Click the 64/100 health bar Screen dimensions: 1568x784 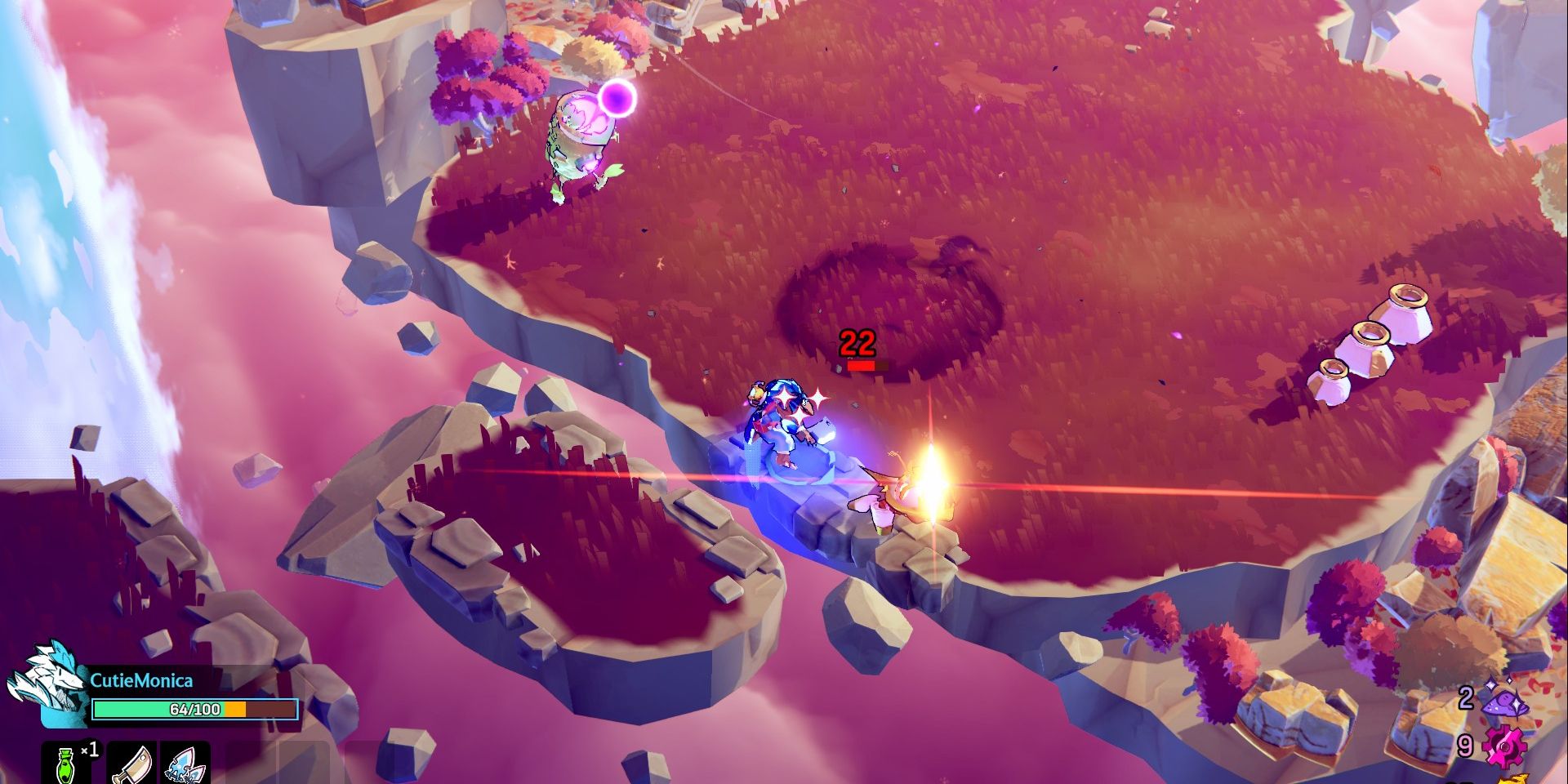[194, 709]
